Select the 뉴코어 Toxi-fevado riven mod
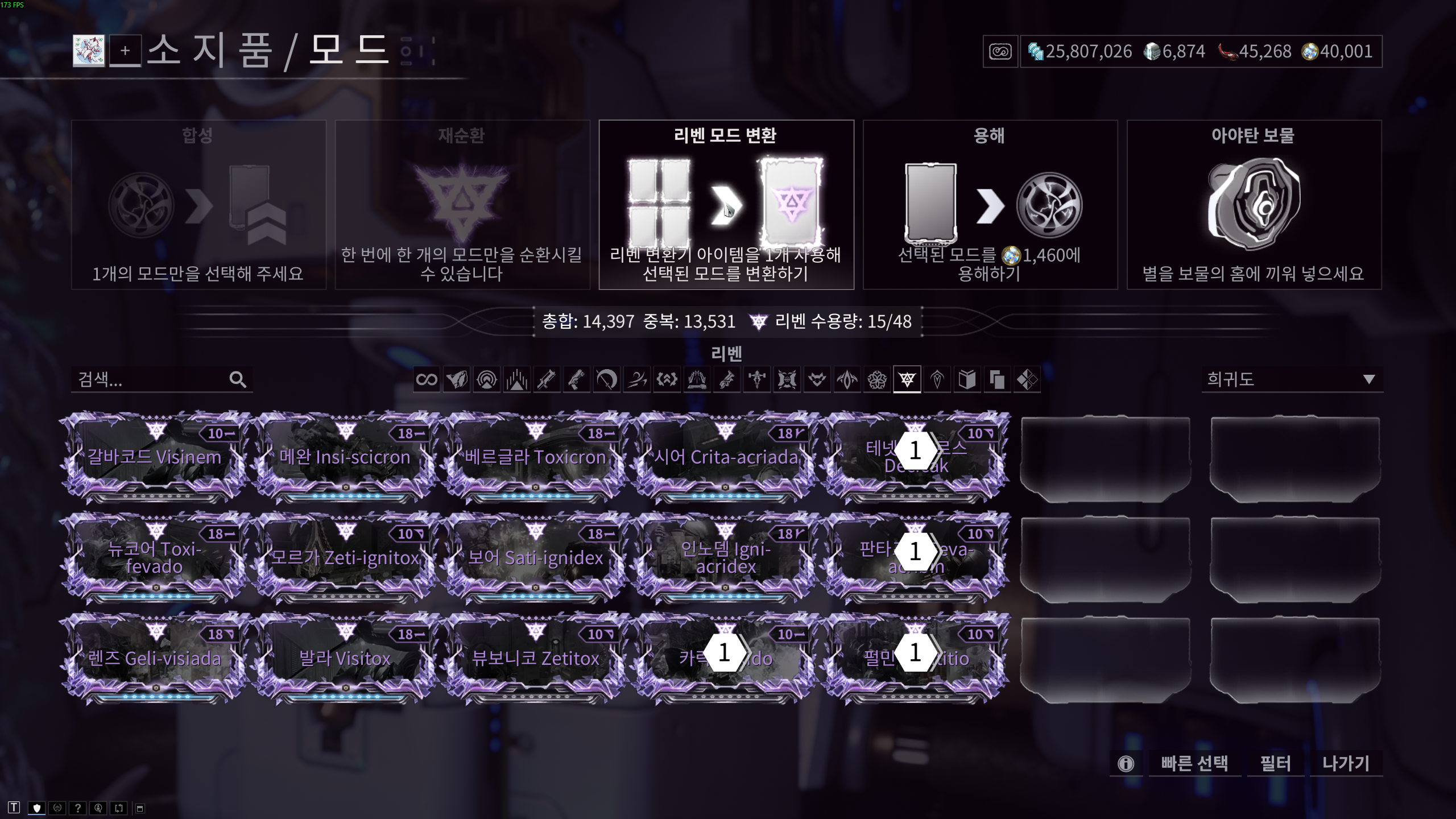The height and width of the screenshot is (819, 1456). [x=154, y=557]
